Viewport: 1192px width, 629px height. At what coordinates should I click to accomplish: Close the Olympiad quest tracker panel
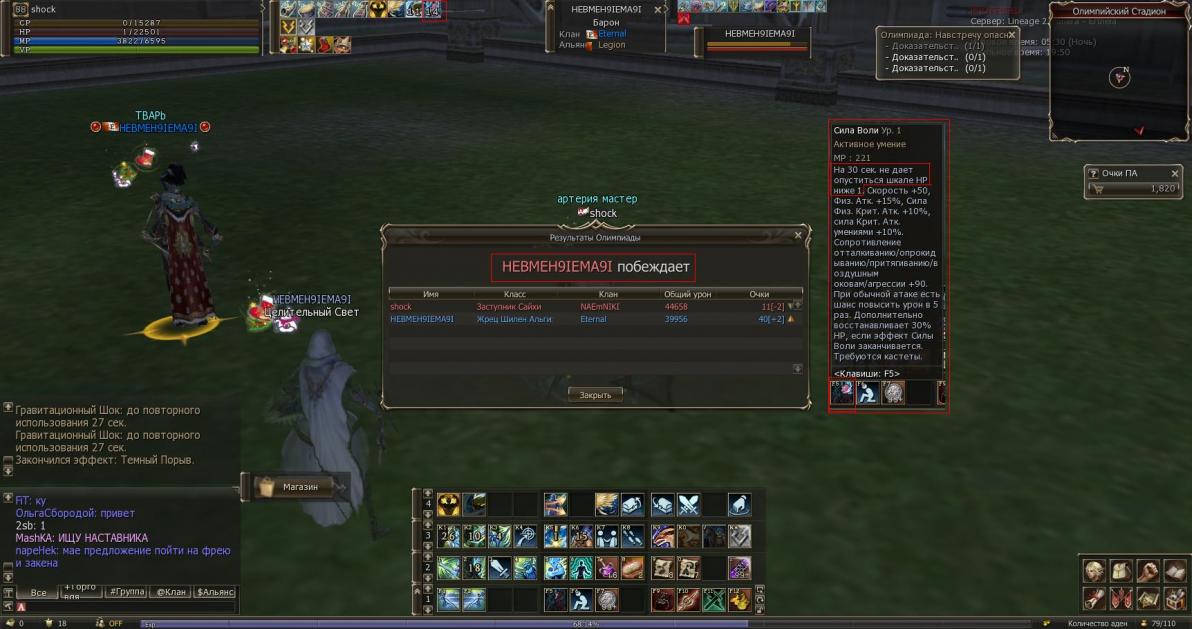point(1011,34)
